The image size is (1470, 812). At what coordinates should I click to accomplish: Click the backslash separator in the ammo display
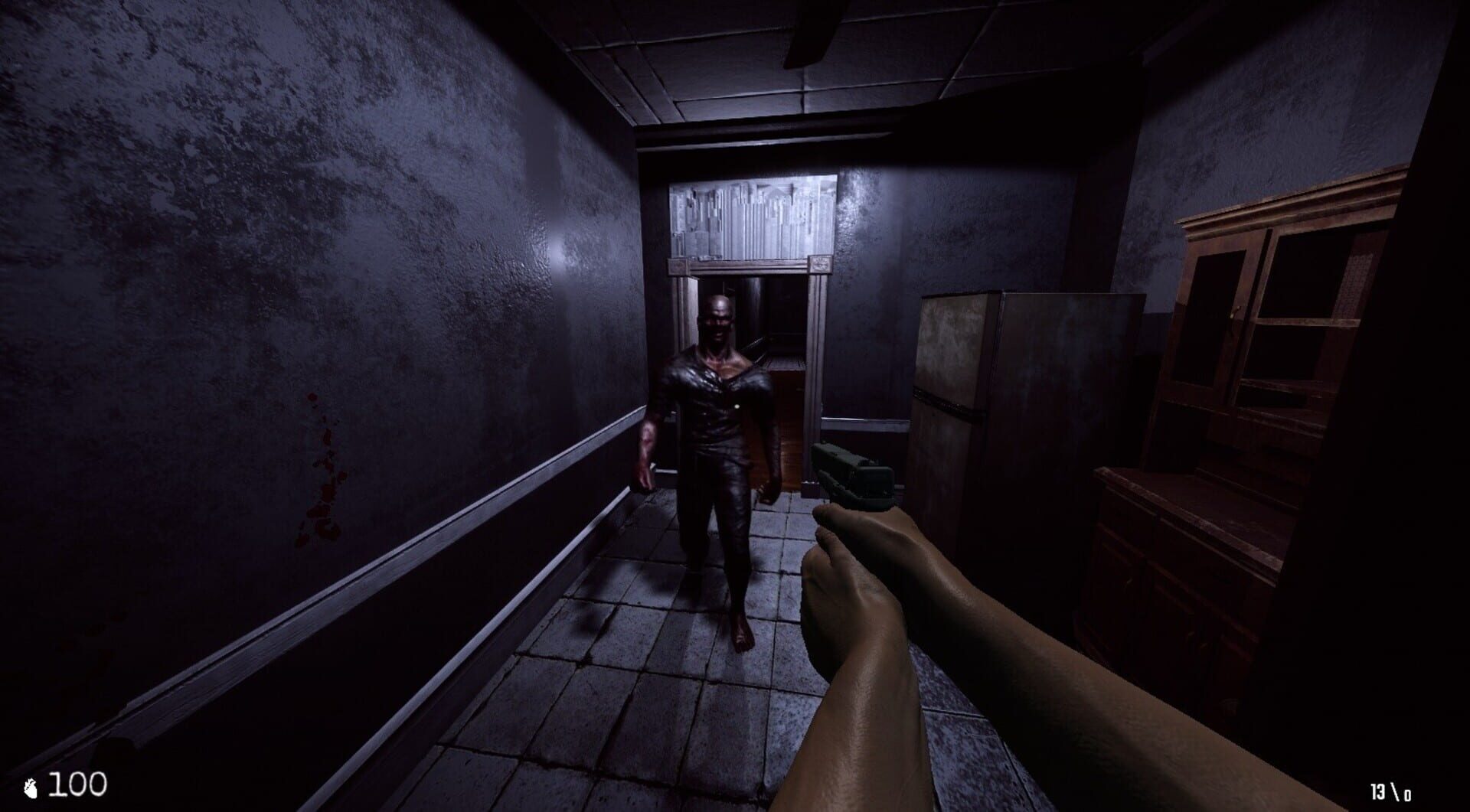pyautogui.click(x=1393, y=790)
